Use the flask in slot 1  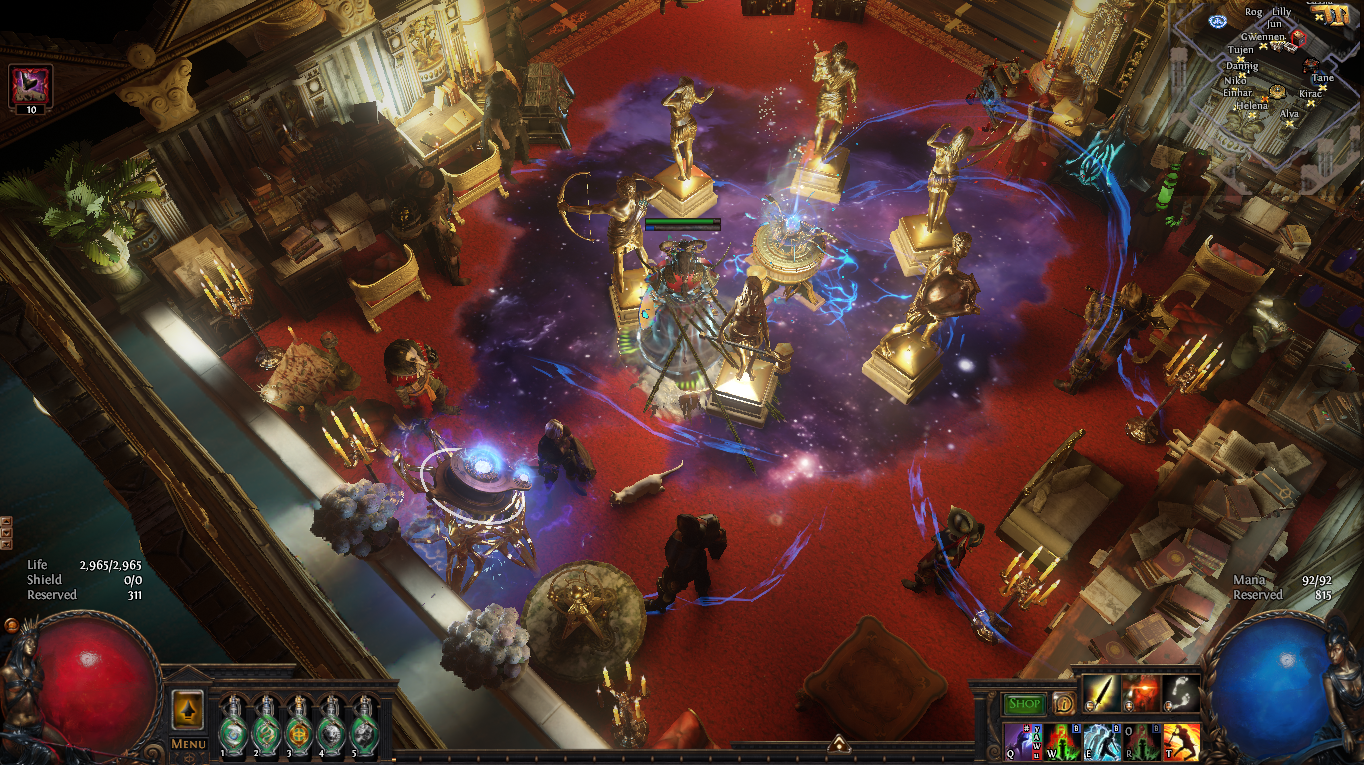(234, 725)
